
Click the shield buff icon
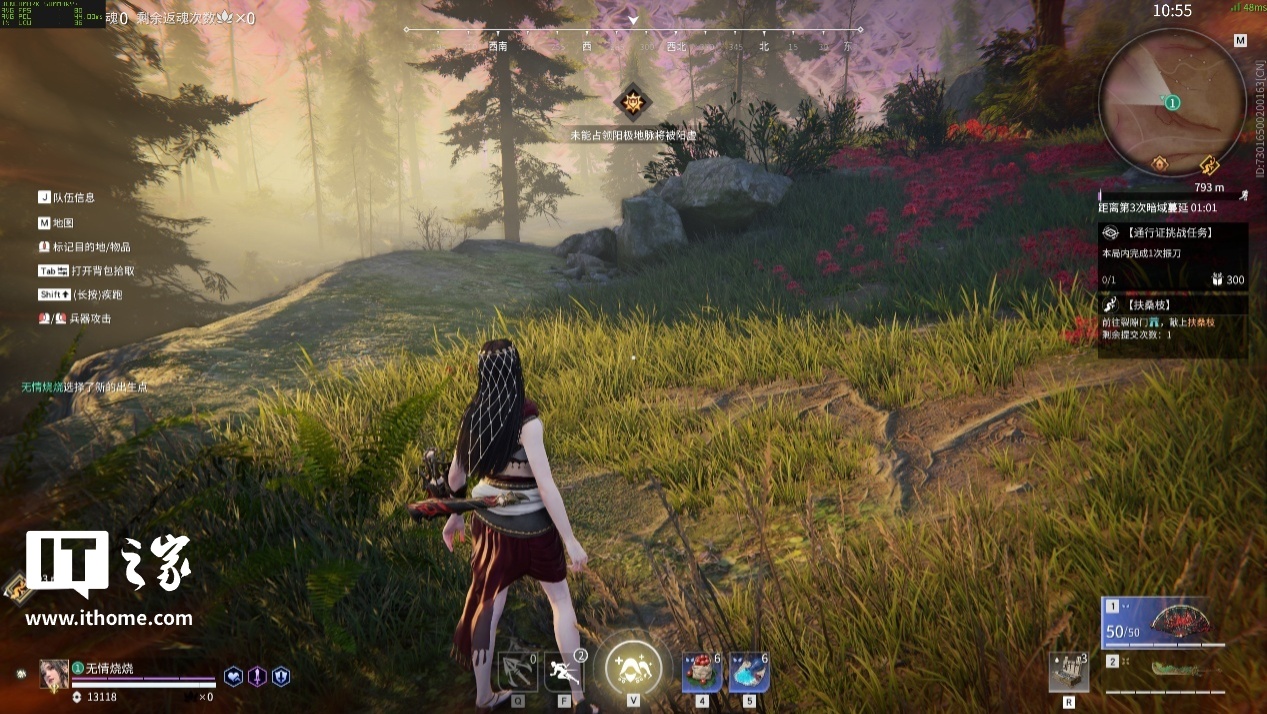281,676
